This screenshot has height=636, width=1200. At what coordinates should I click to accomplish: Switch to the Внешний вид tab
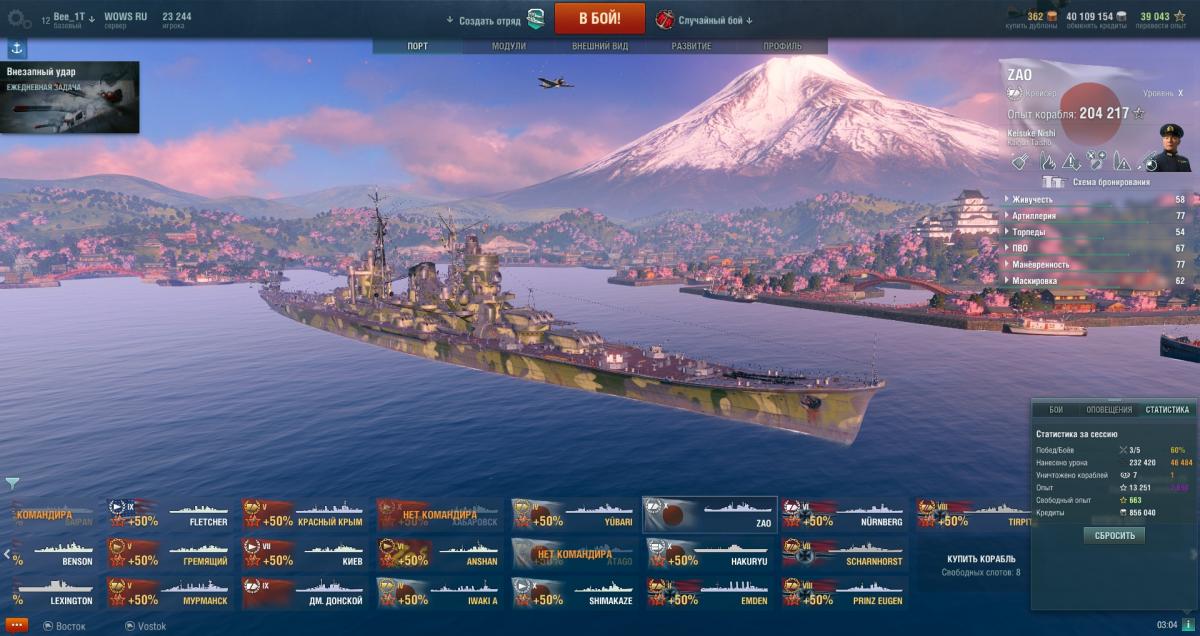599,46
